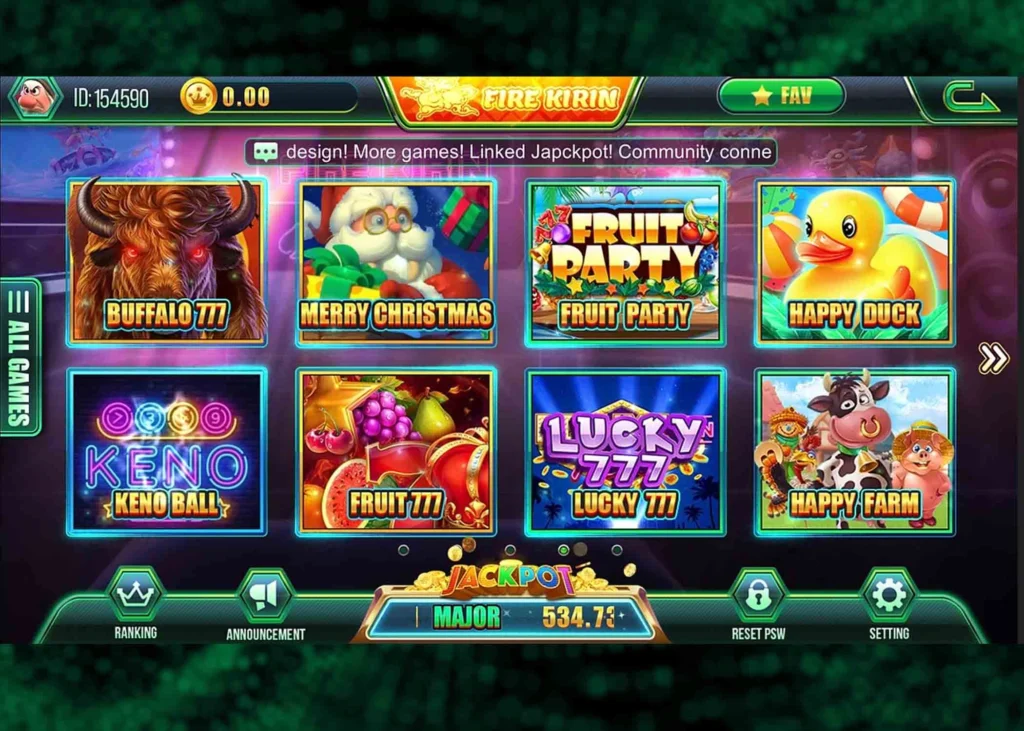Show favorite games with the FAV button
The height and width of the screenshot is (731, 1024).
coord(781,96)
